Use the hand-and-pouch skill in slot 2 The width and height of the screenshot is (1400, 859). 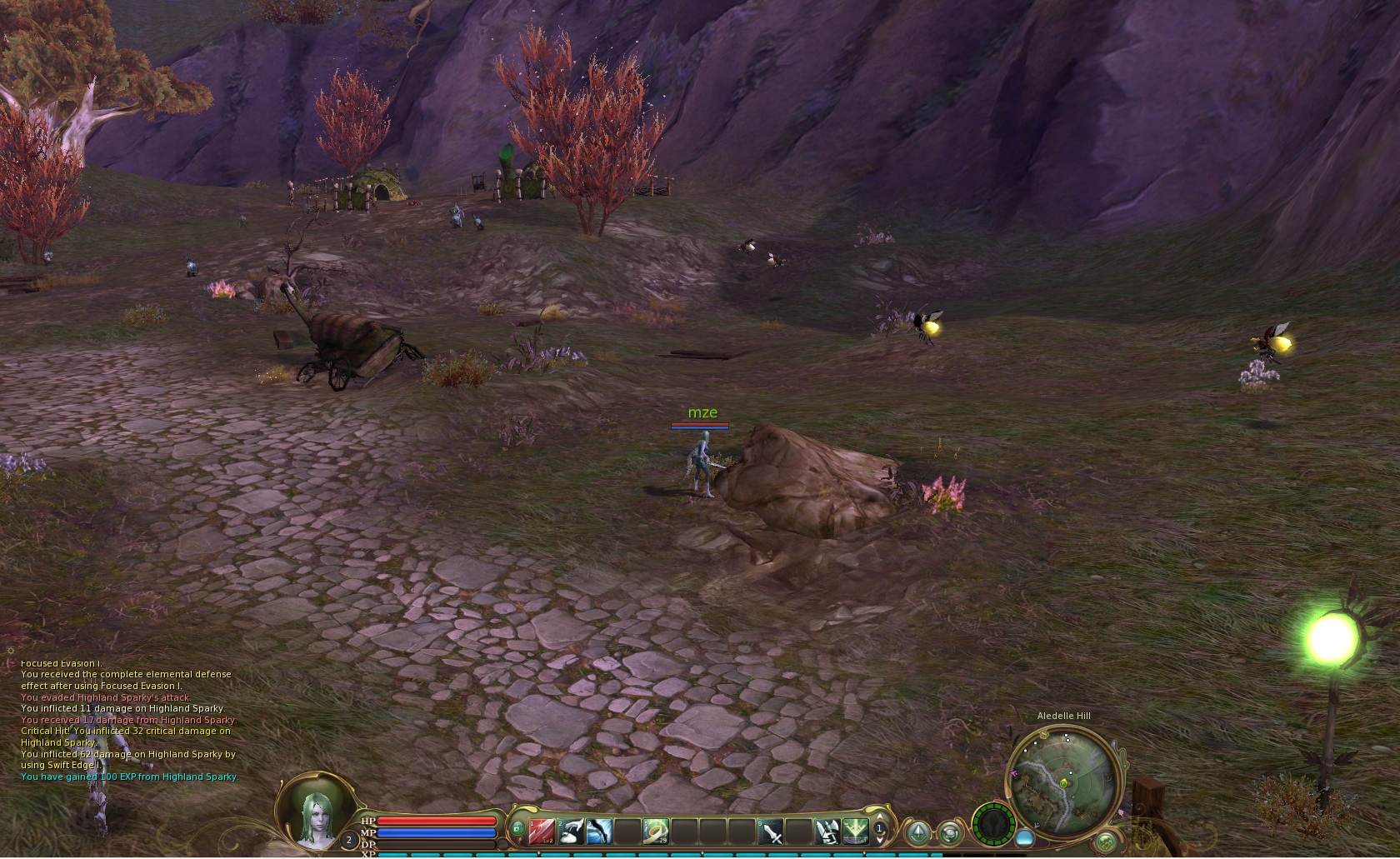(x=571, y=831)
